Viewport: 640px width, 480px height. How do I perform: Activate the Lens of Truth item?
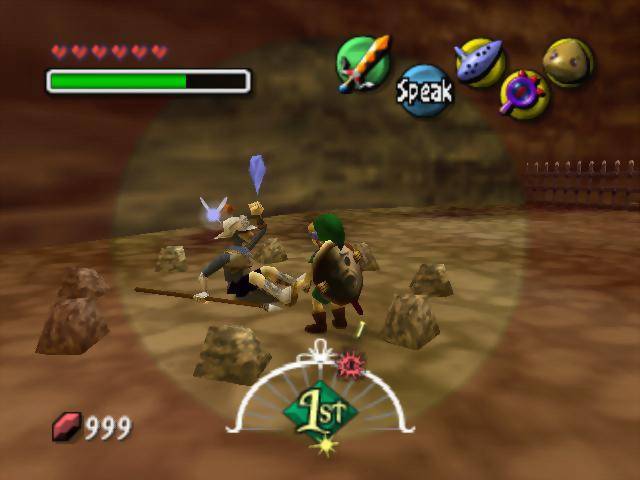click(x=523, y=94)
